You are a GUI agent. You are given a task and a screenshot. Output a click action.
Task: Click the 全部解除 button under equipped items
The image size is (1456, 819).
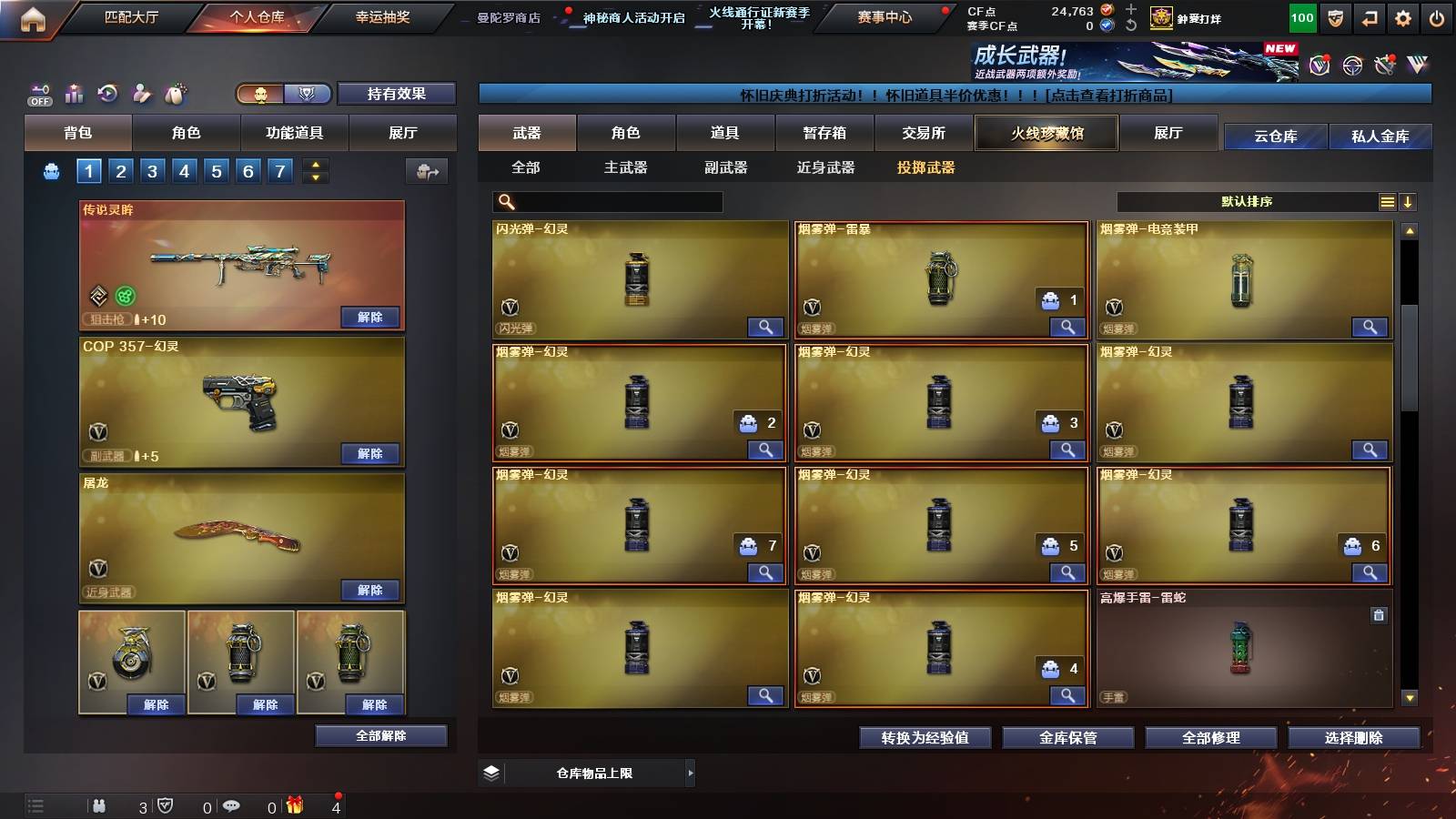[380, 735]
